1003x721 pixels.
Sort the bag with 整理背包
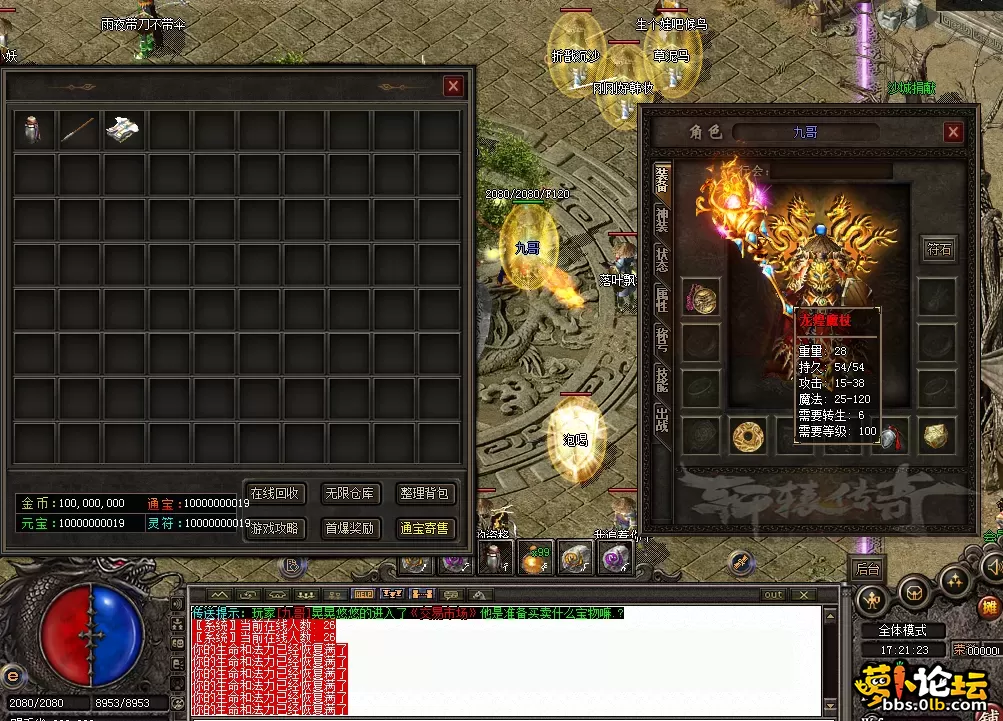pyautogui.click(x=426, y=494)
